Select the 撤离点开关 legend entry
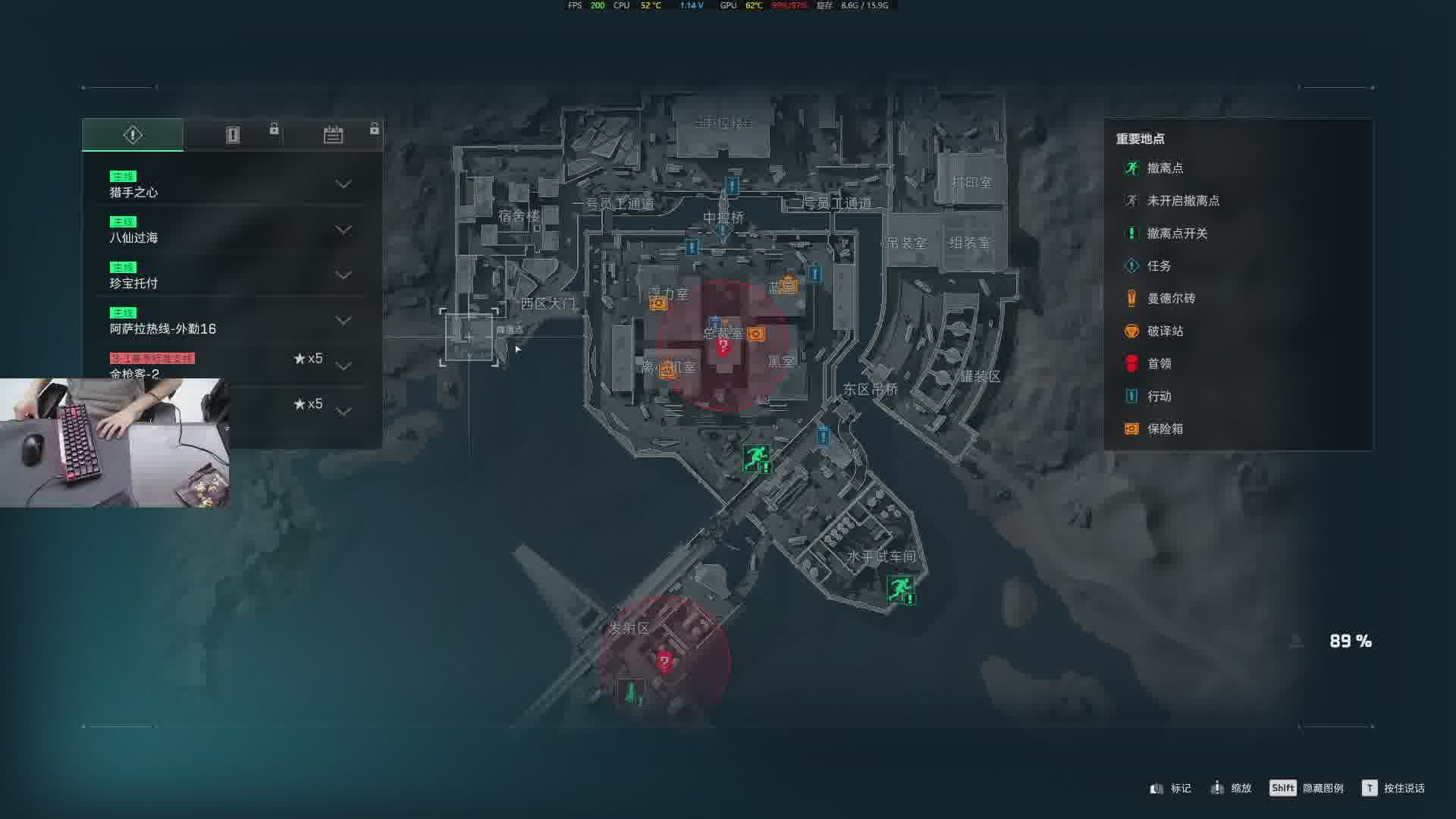This screenshot has height=819, width=1456. 1176,234
